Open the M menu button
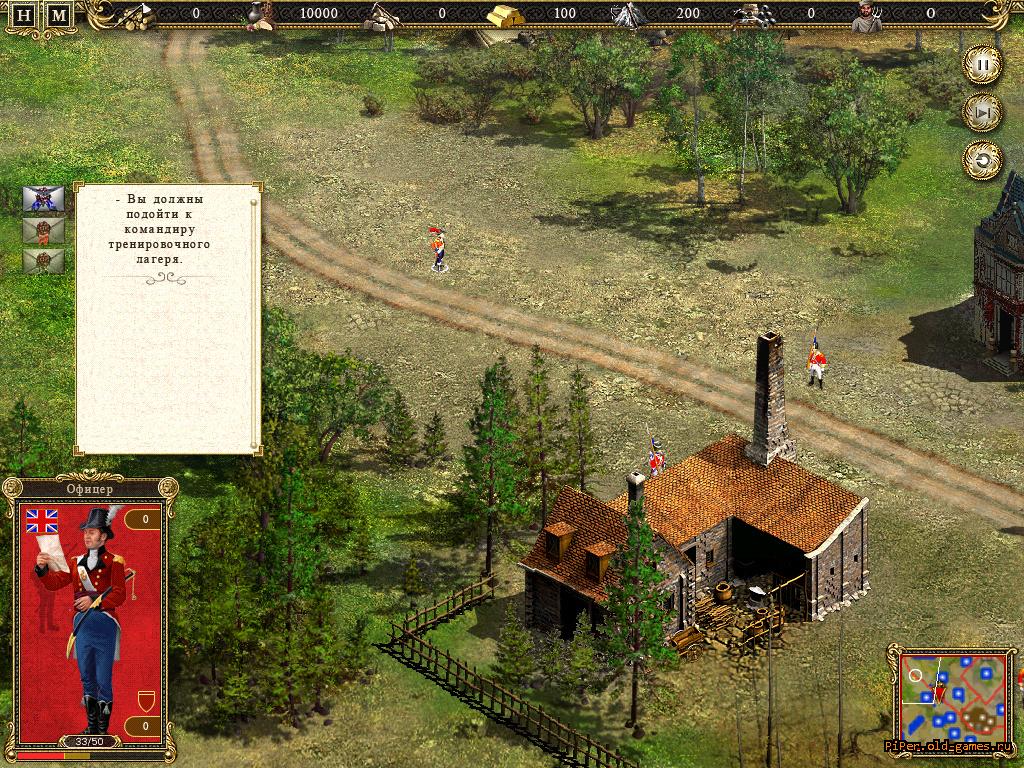1024x768 pixels. [59, 16]
